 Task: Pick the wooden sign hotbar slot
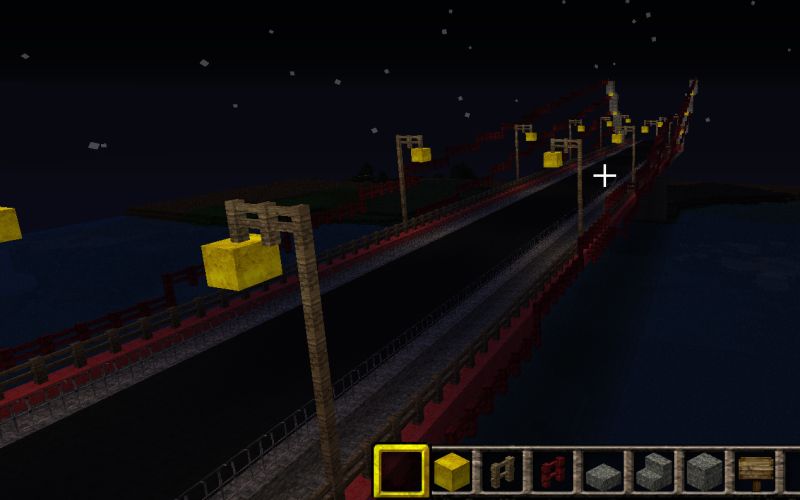pos(756,471)
